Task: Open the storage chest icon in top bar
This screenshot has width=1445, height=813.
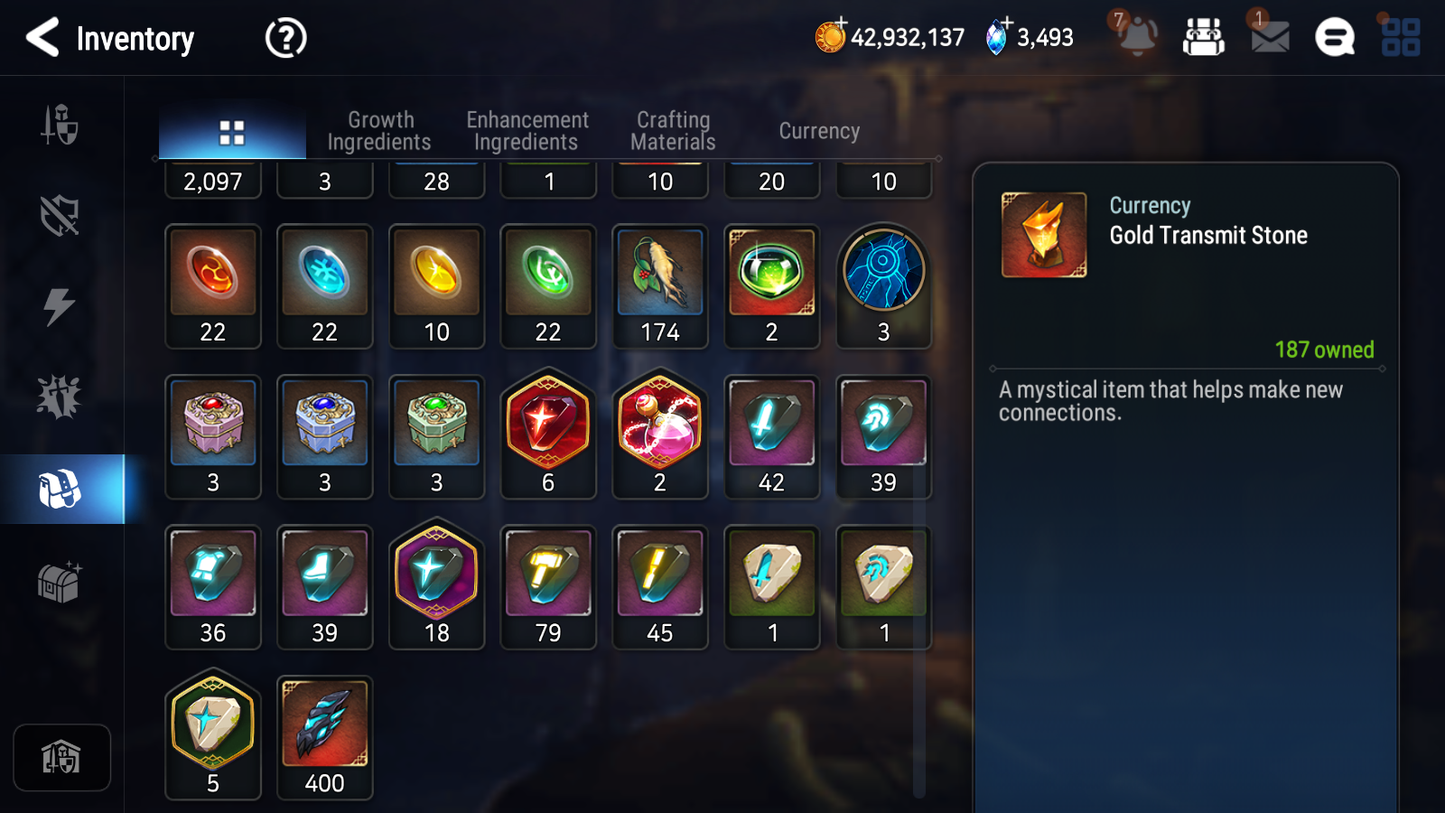Action: tap(1203, 37)
